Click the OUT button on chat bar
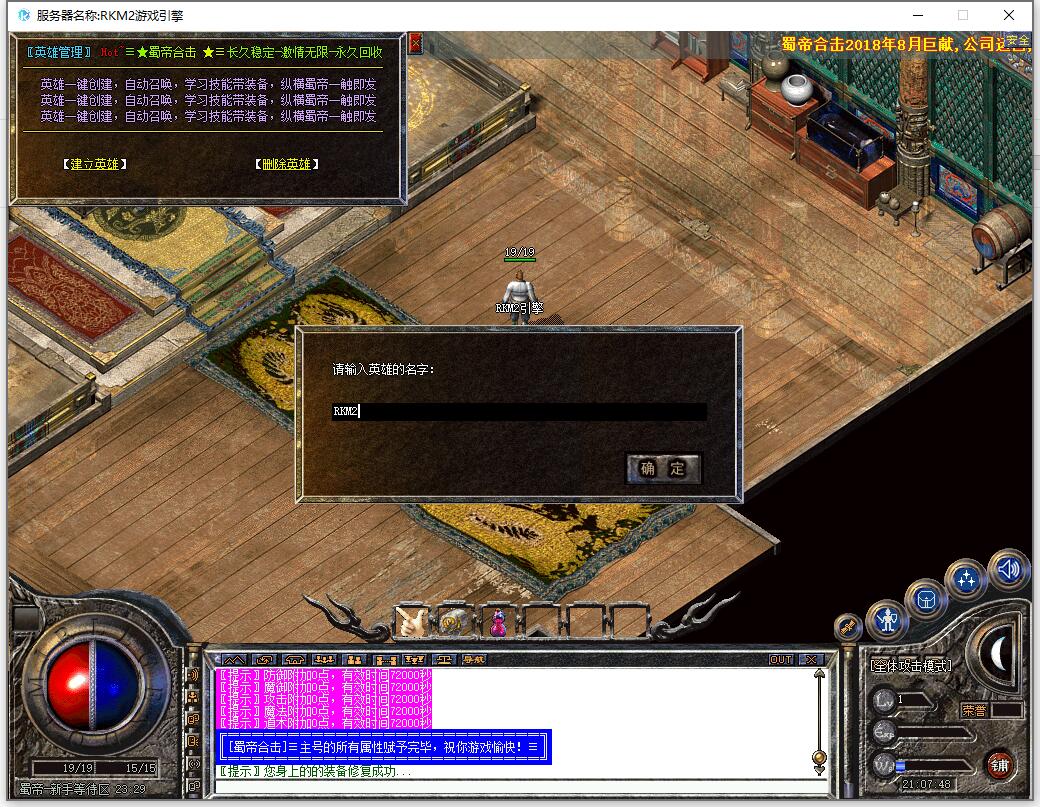Viewport: 1040px width, 807px height. (x=781, y=660)
